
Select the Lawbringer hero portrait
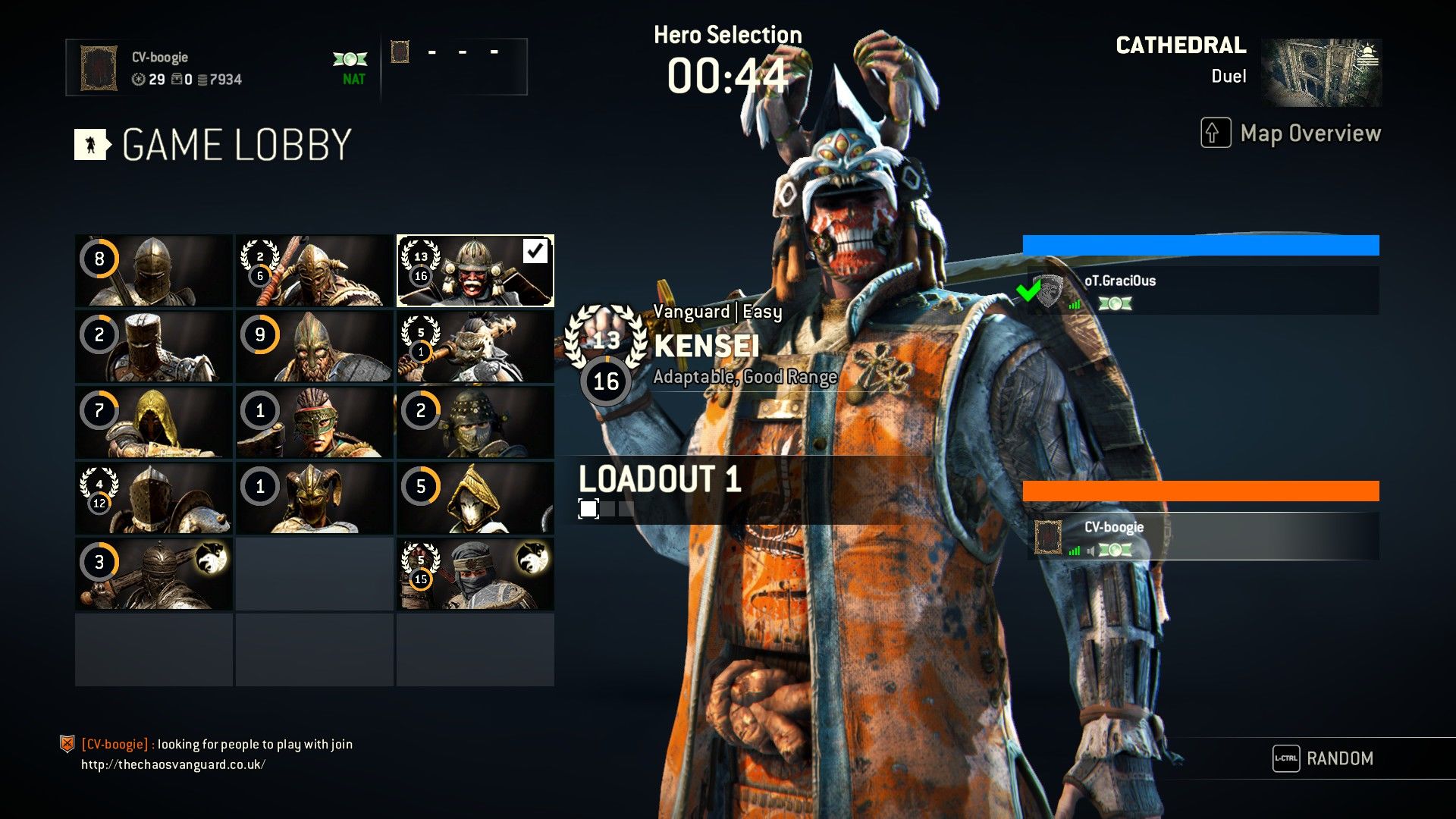point(154,498)
